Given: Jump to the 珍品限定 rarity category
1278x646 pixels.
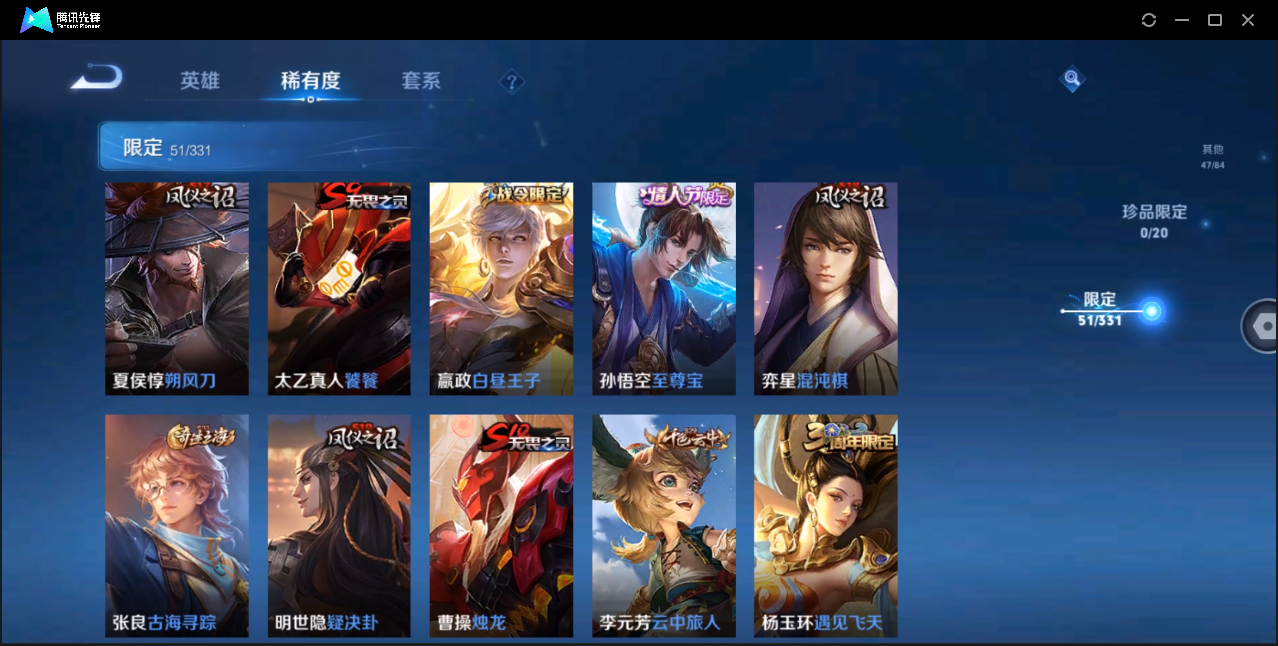Looking at the screenshot, I should (x=1154, y=221).
